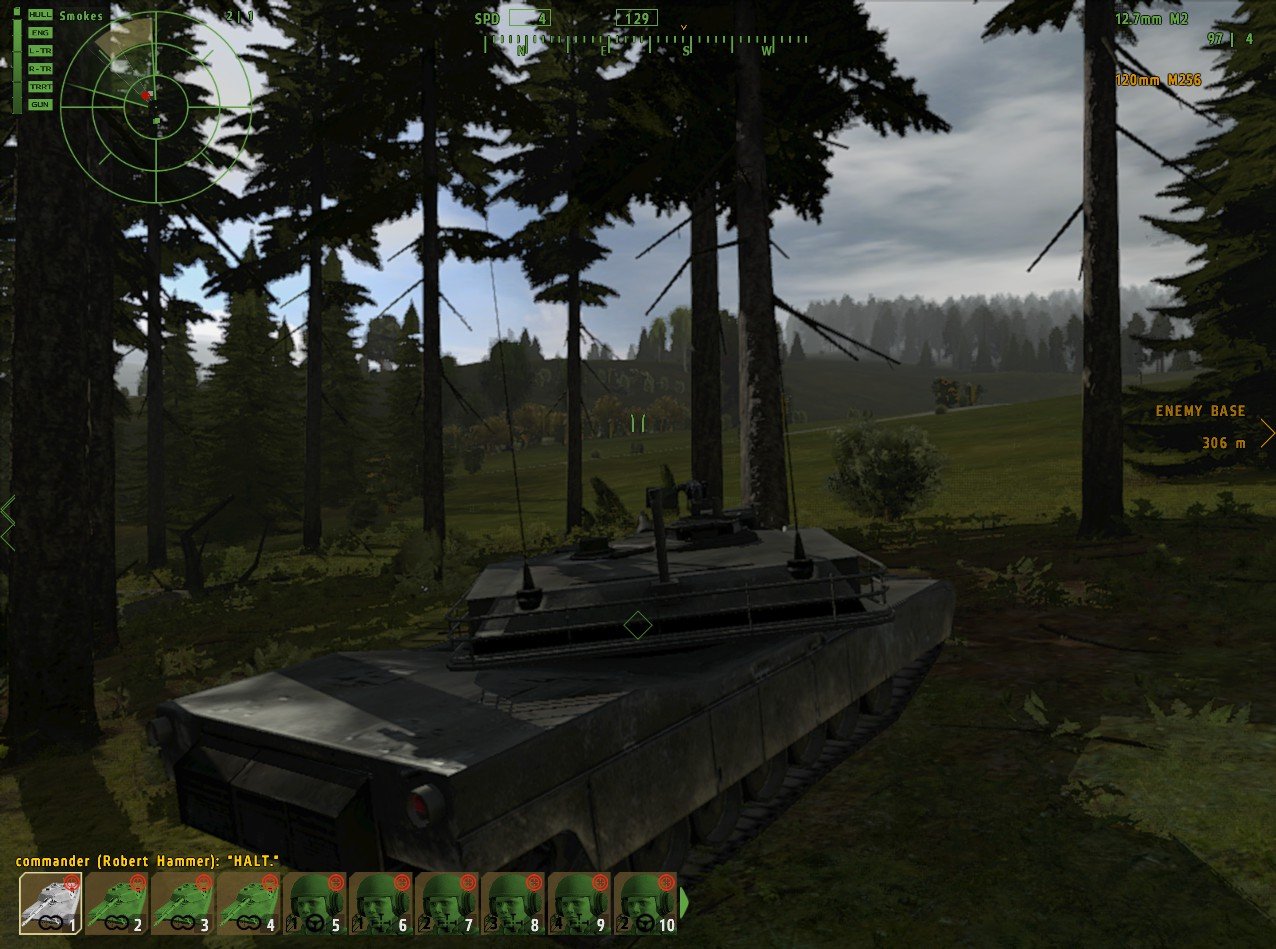Select tank unit 2 in squad bar
Viewport: 1276px width, 949px height.
tap(117, 903)
